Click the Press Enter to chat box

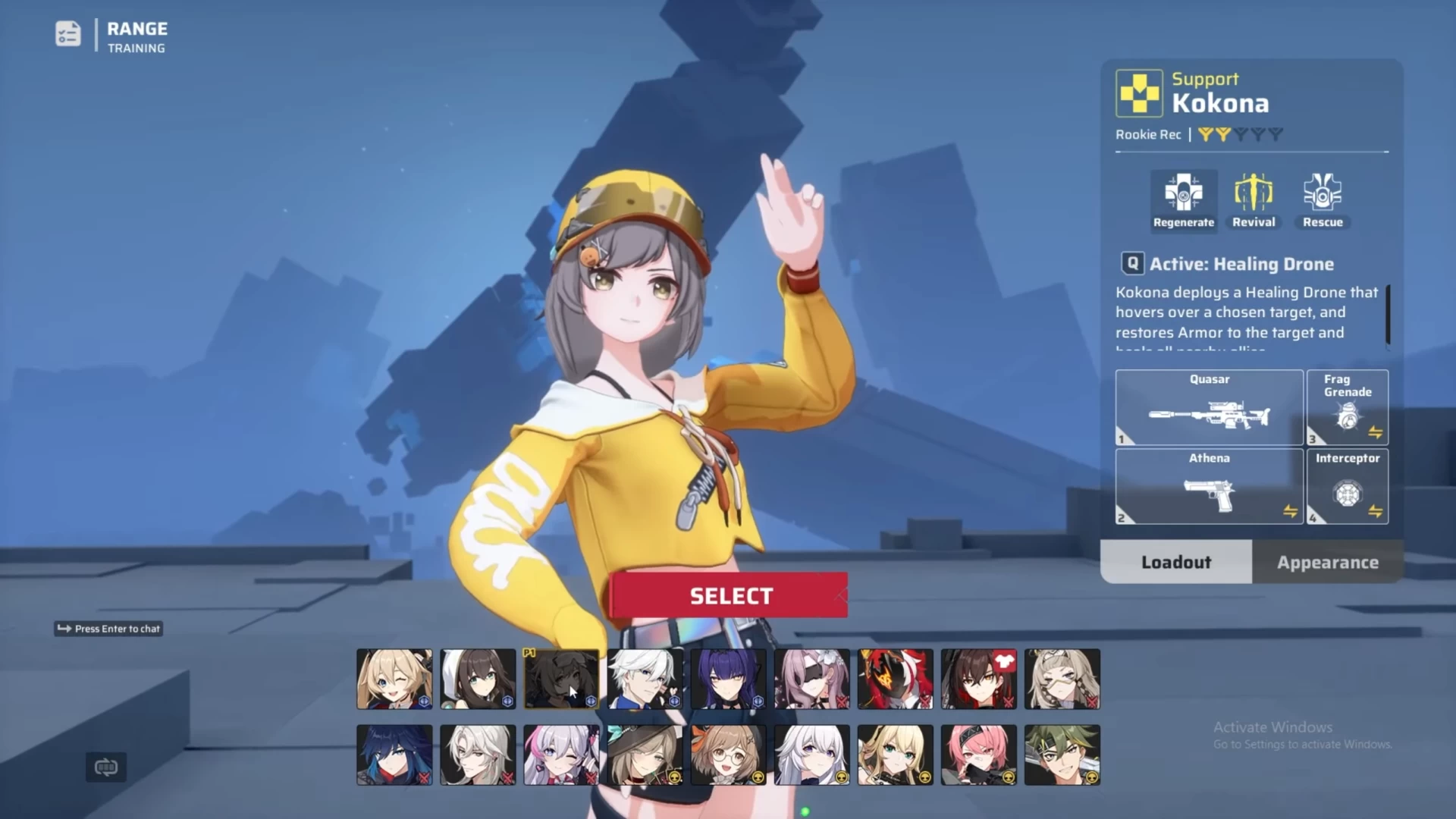pyautogui.click(x=108, y=629)
